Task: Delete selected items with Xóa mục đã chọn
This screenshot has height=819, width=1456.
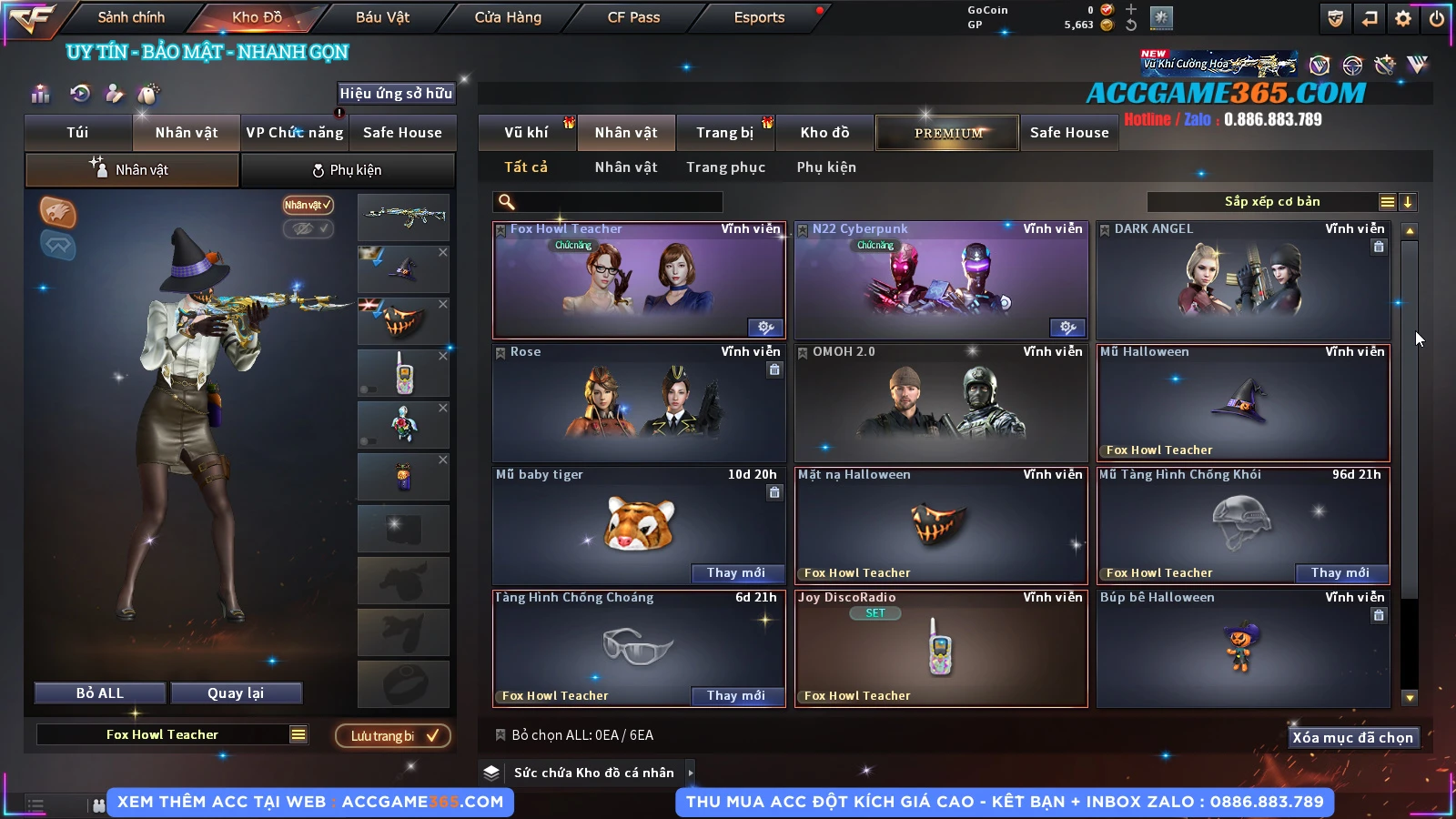Action: [1352, 737]
